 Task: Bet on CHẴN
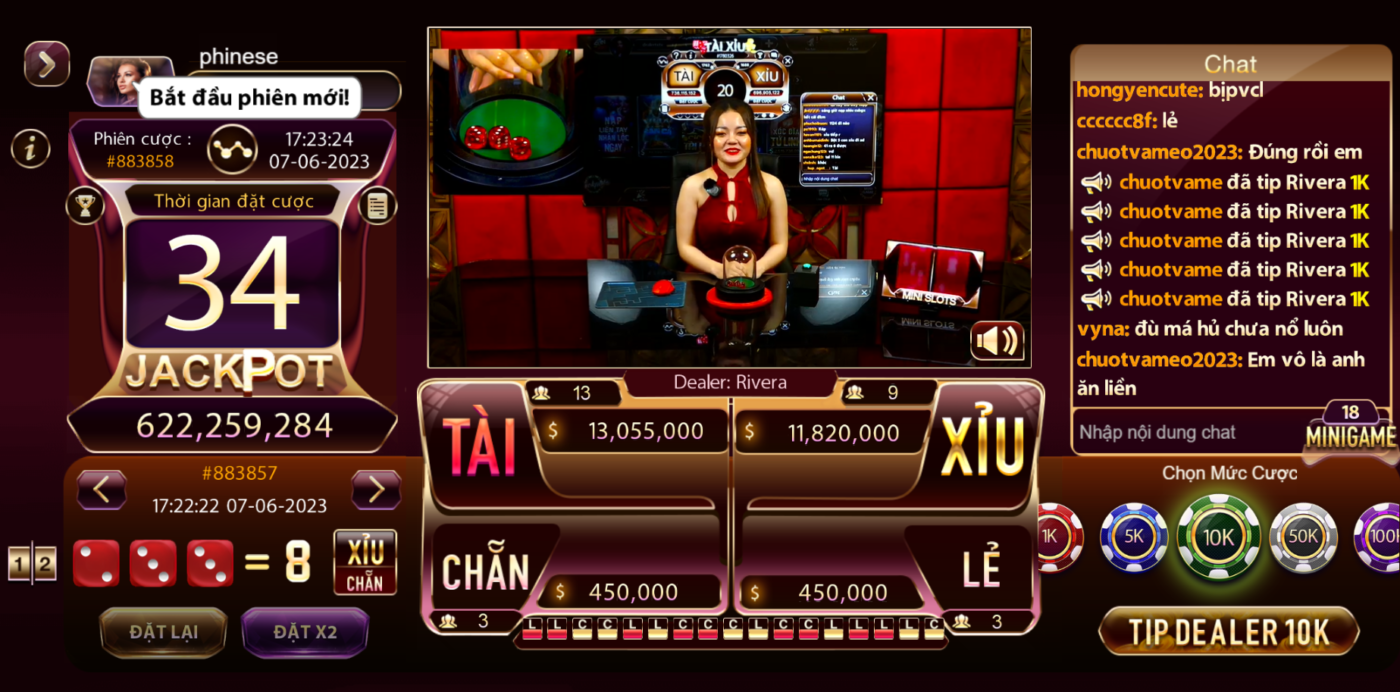(486, 572)
